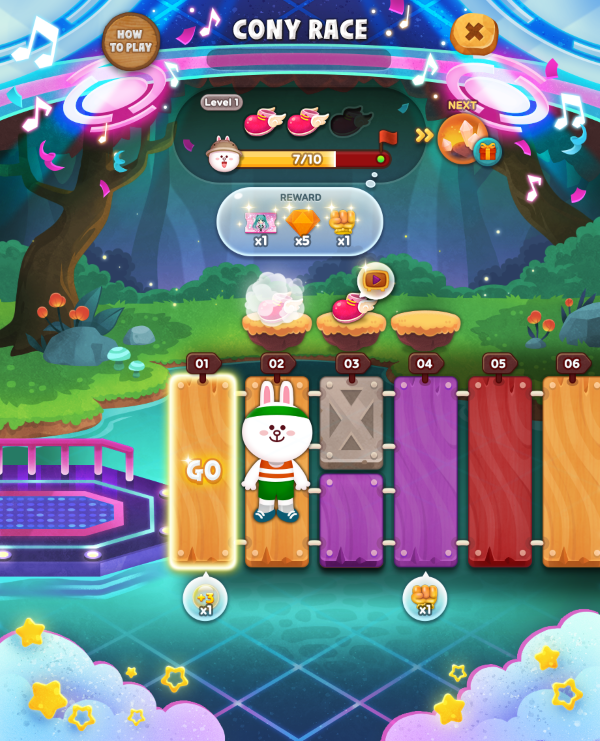Select the +3 booster bubble under plank 01

tap(205, 598)
